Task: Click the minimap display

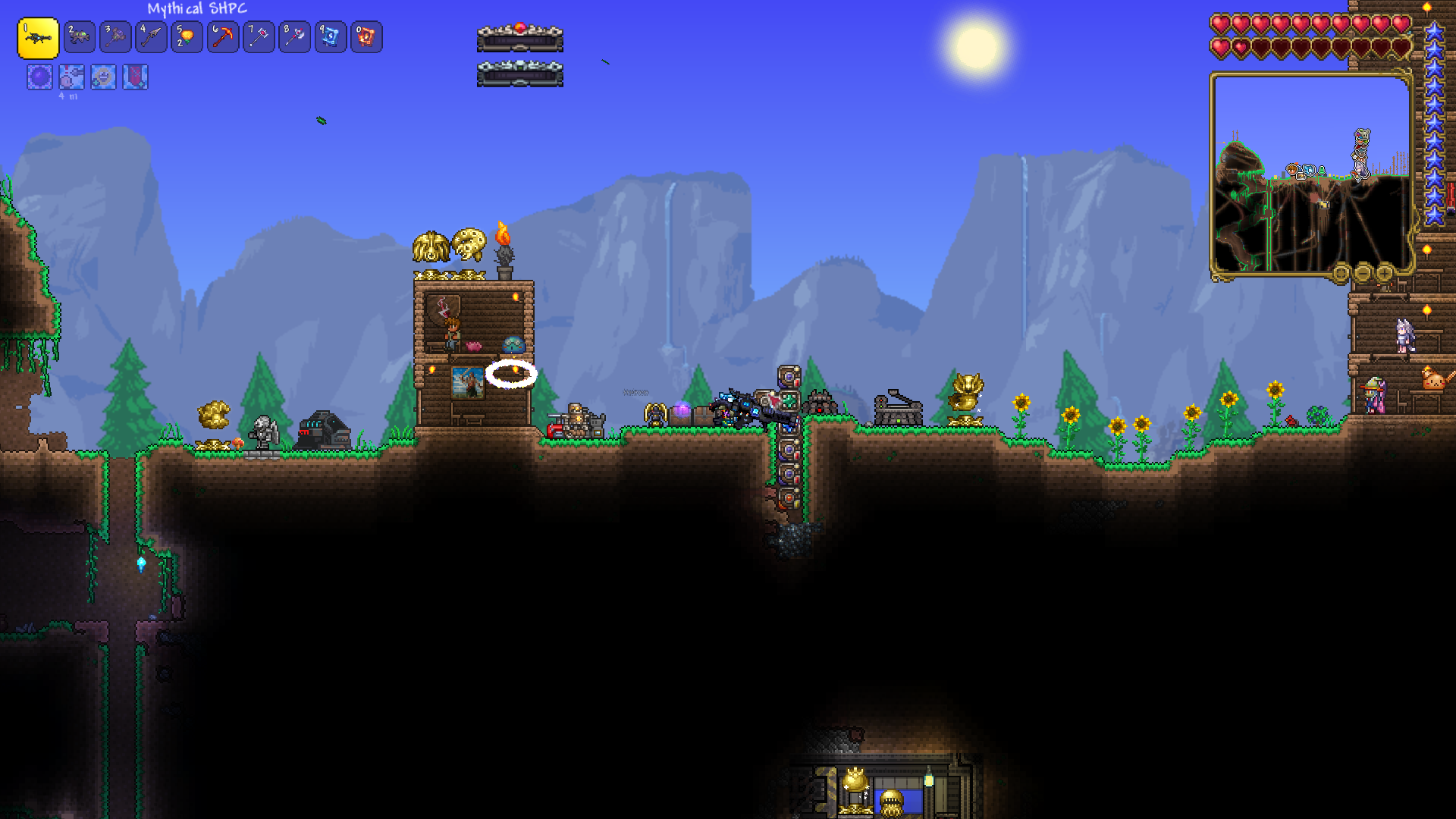Action: tap(1310, 173)
